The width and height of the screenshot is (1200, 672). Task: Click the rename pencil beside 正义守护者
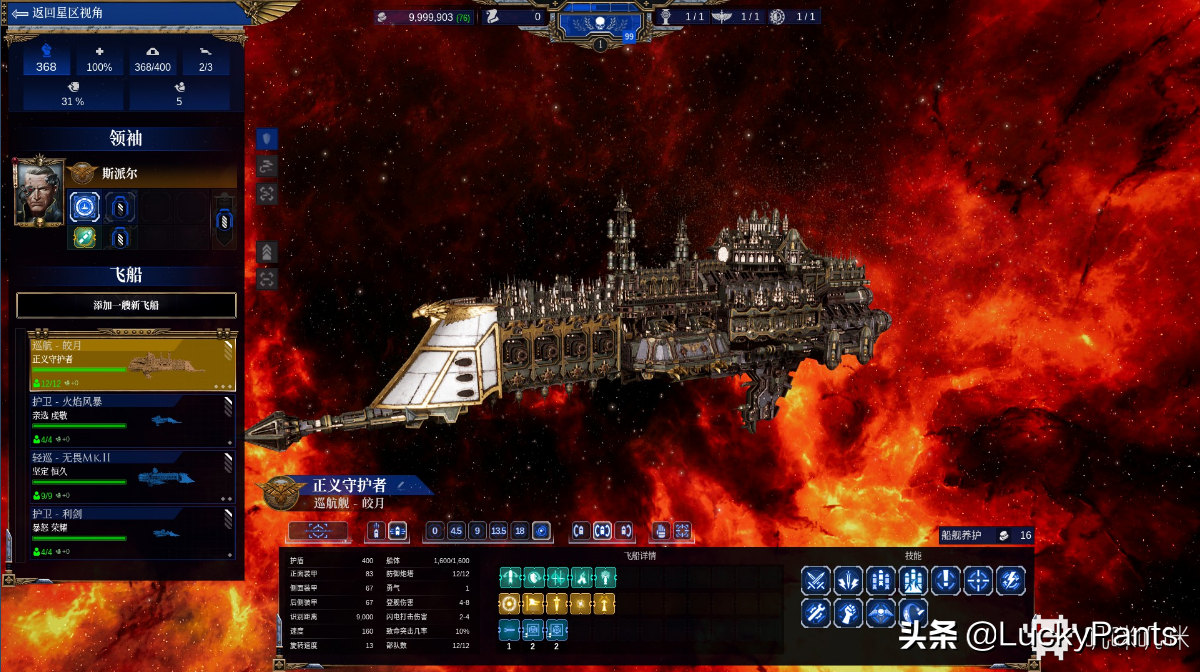click(401, 484)
